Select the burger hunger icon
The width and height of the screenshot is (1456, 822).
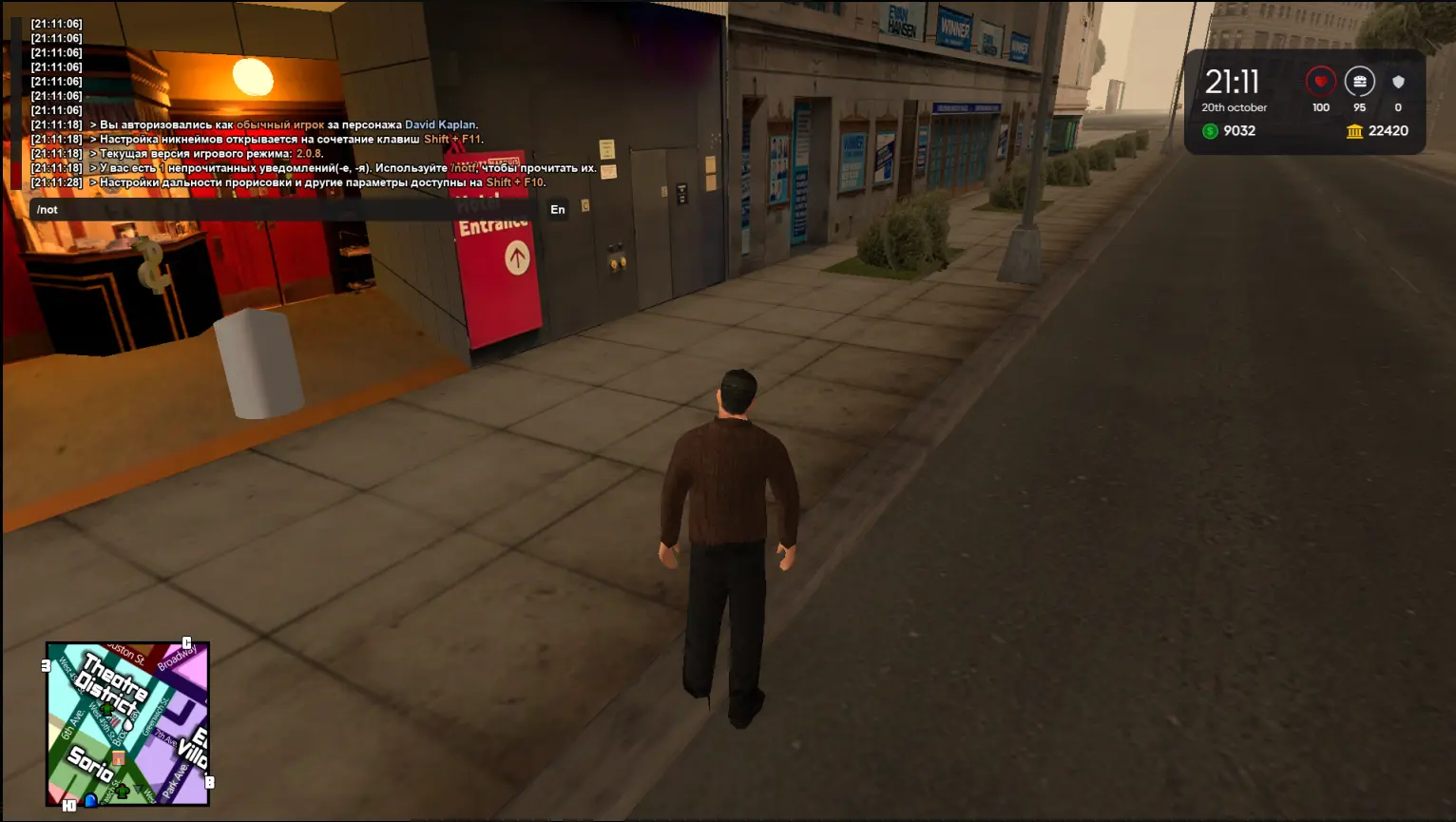tap(1359, 82)
